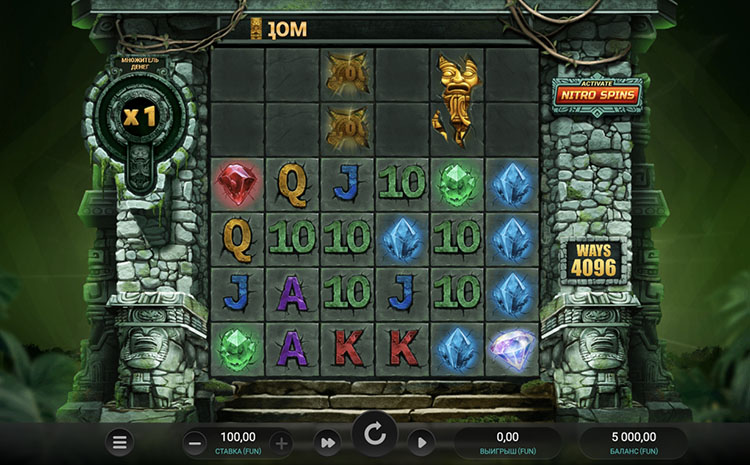The image size is (750, 465).
Task: Spin the reels with the circular arrow button
Action: pyautogui.click(x=375, y=434)
